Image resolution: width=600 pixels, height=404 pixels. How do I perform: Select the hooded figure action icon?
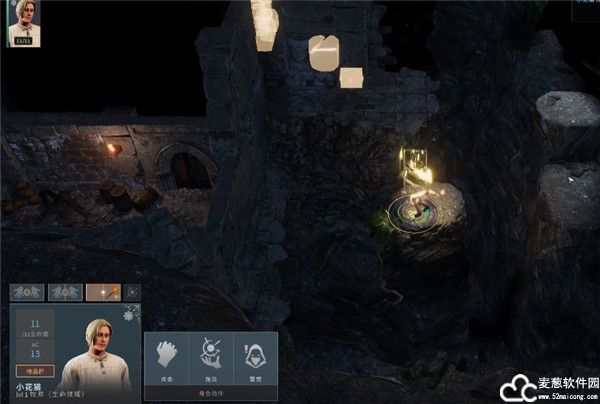[254, 358]
